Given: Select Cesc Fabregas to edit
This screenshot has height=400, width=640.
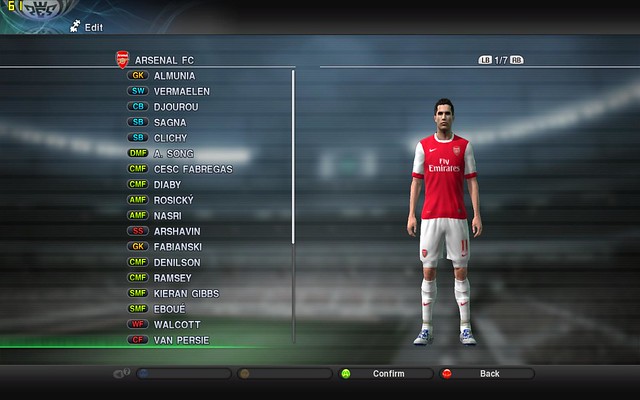Looking at the screenshot, I should coord(192,169).
